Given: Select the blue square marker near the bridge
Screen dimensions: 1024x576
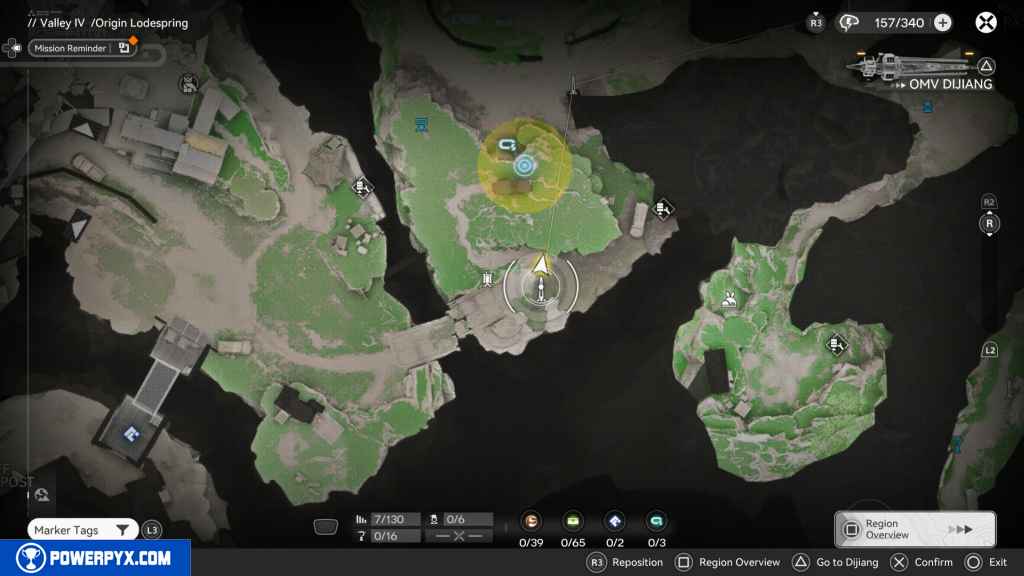Looking at the screenshot, I should click(x=129, y=433).
